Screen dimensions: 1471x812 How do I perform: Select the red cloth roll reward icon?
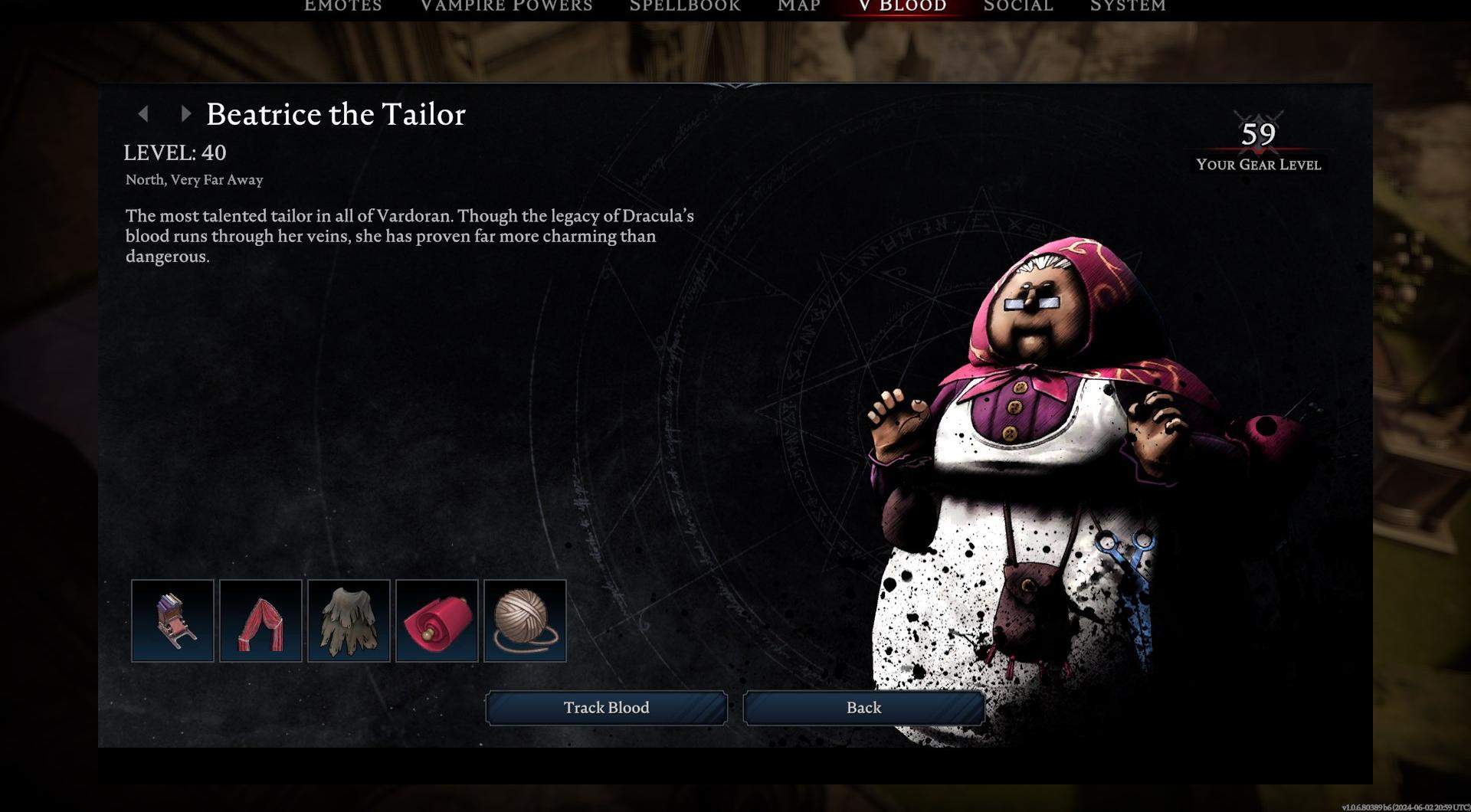tap(437, 620)
